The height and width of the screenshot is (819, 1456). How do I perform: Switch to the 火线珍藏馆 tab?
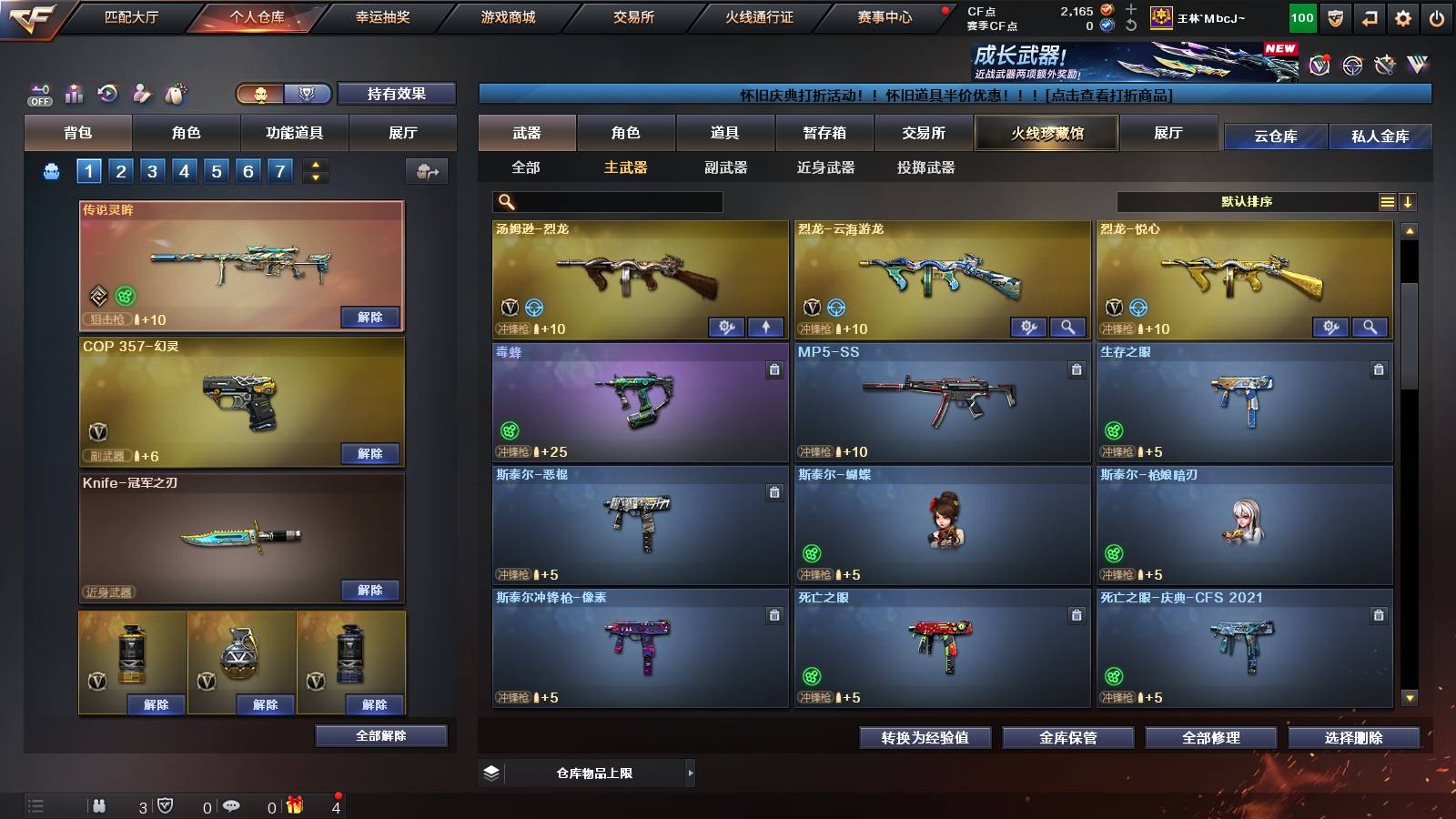(x=1046, y=133)
